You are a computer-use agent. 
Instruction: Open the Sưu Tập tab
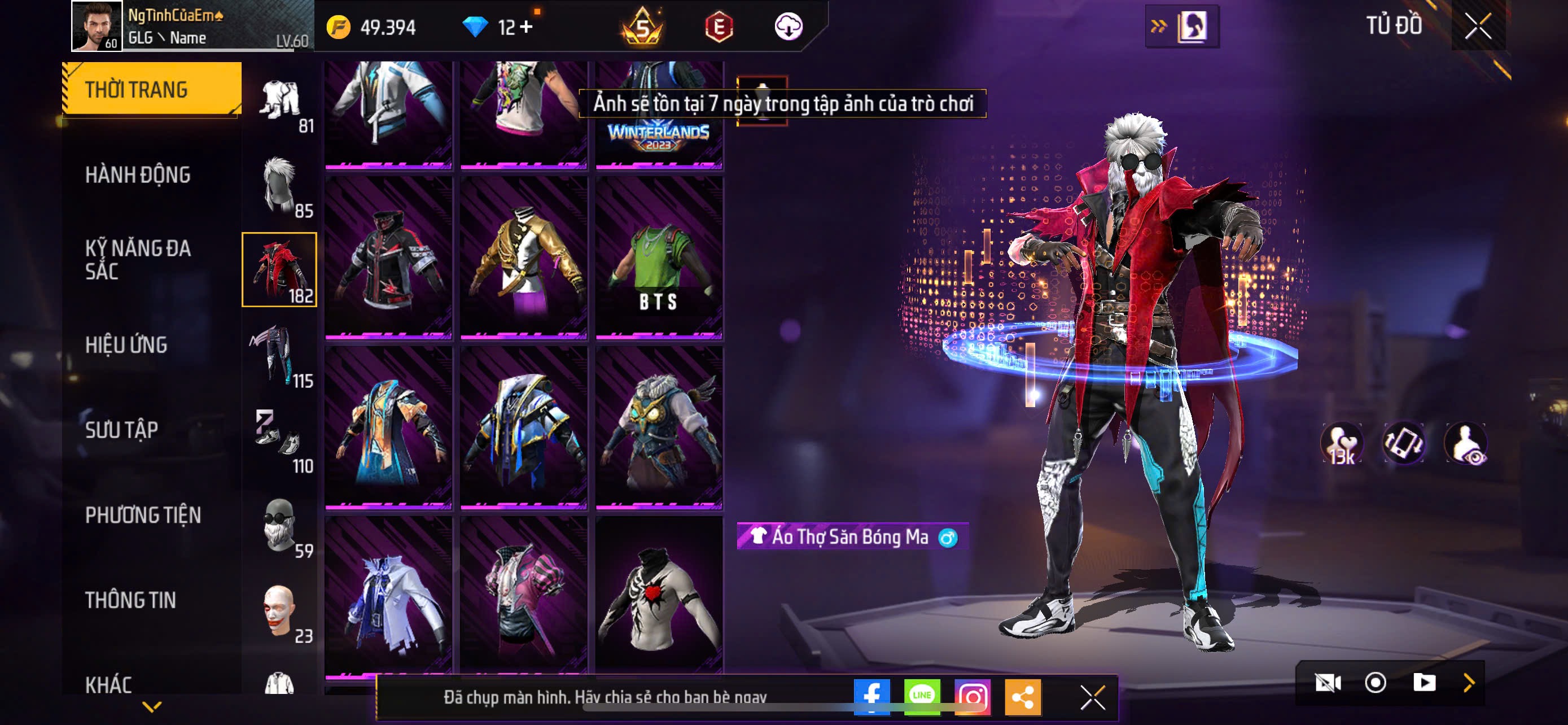tap(122, 430)
